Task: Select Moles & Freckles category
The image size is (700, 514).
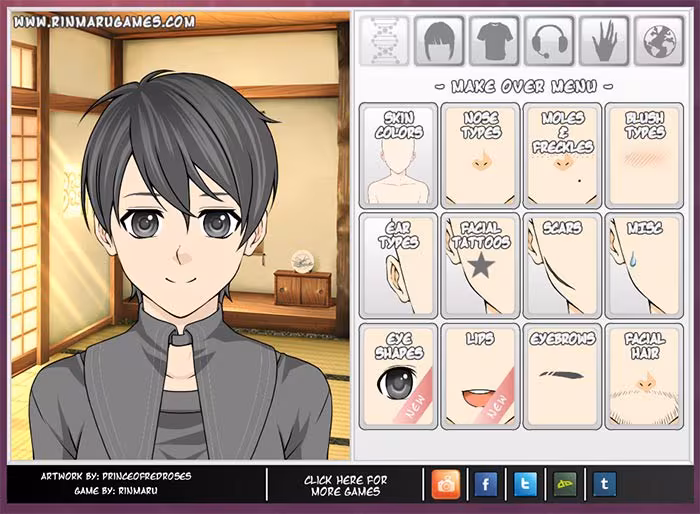Action: click(x=562, y=154)
